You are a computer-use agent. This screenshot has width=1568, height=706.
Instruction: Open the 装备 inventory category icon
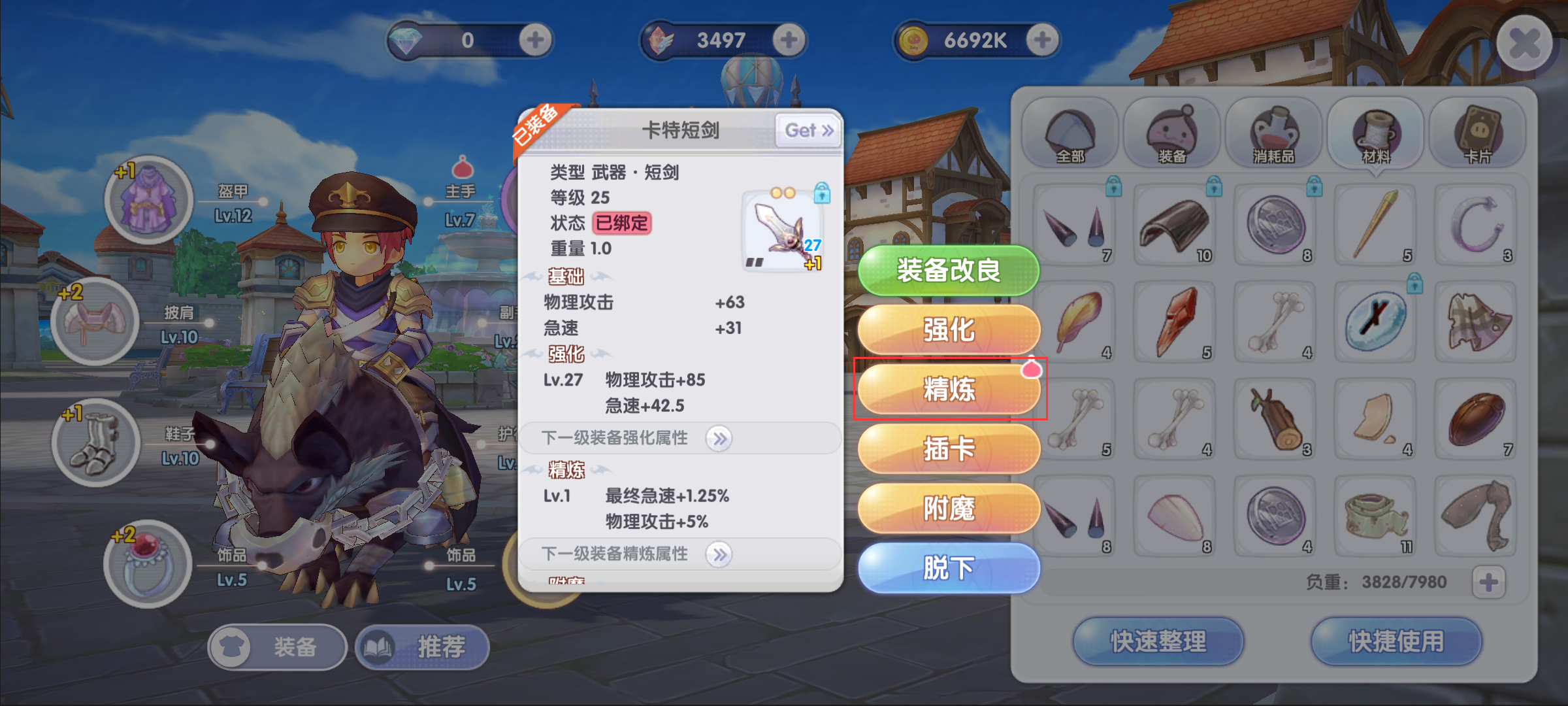point(1174,133)
